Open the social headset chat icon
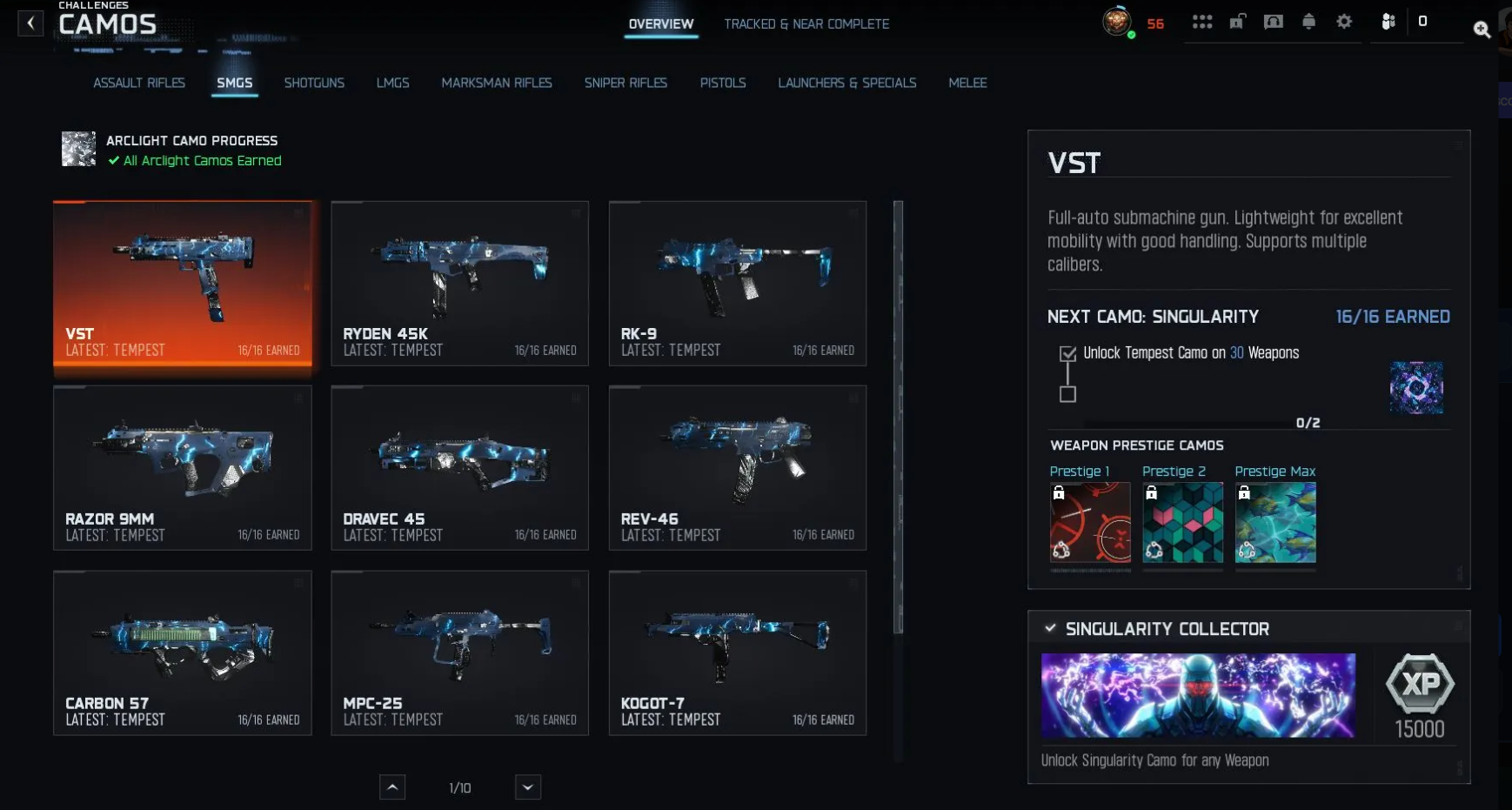The height and width of the screenshot is (810, 1512). tap(1274, 21)
